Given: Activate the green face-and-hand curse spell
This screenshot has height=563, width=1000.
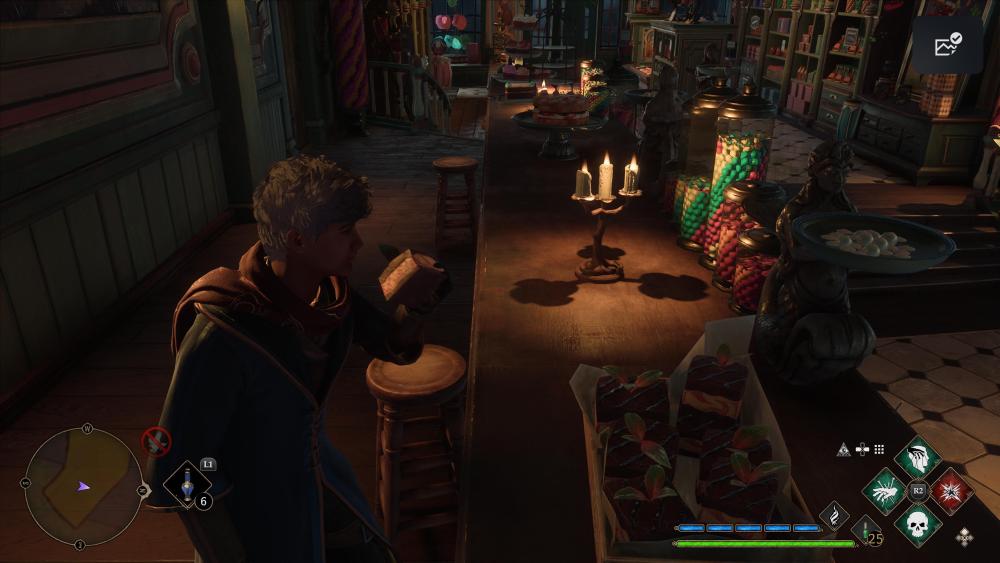Looking at the screenshot, I should (917, 459).
